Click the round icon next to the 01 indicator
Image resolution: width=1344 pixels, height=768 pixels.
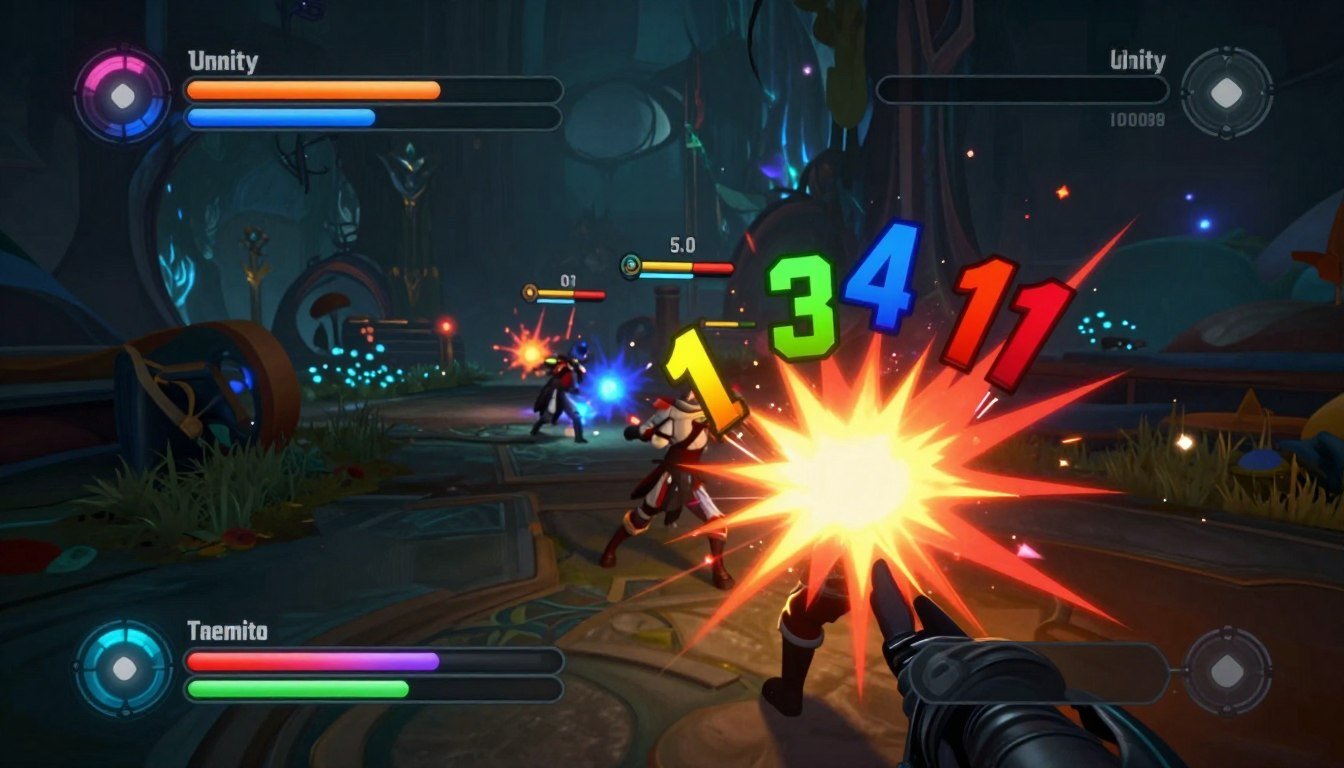coord(527,291)
